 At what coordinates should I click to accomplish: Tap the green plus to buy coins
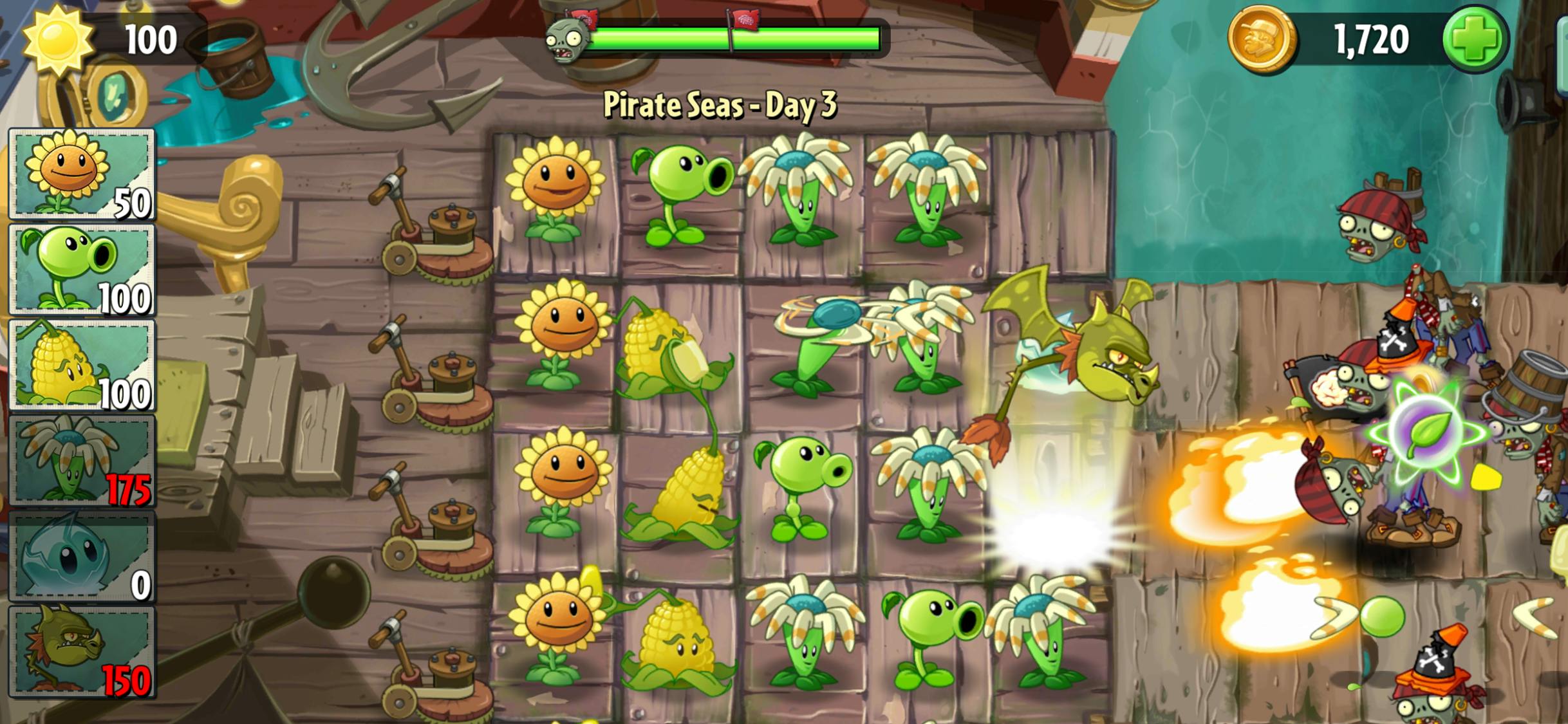1474,39
